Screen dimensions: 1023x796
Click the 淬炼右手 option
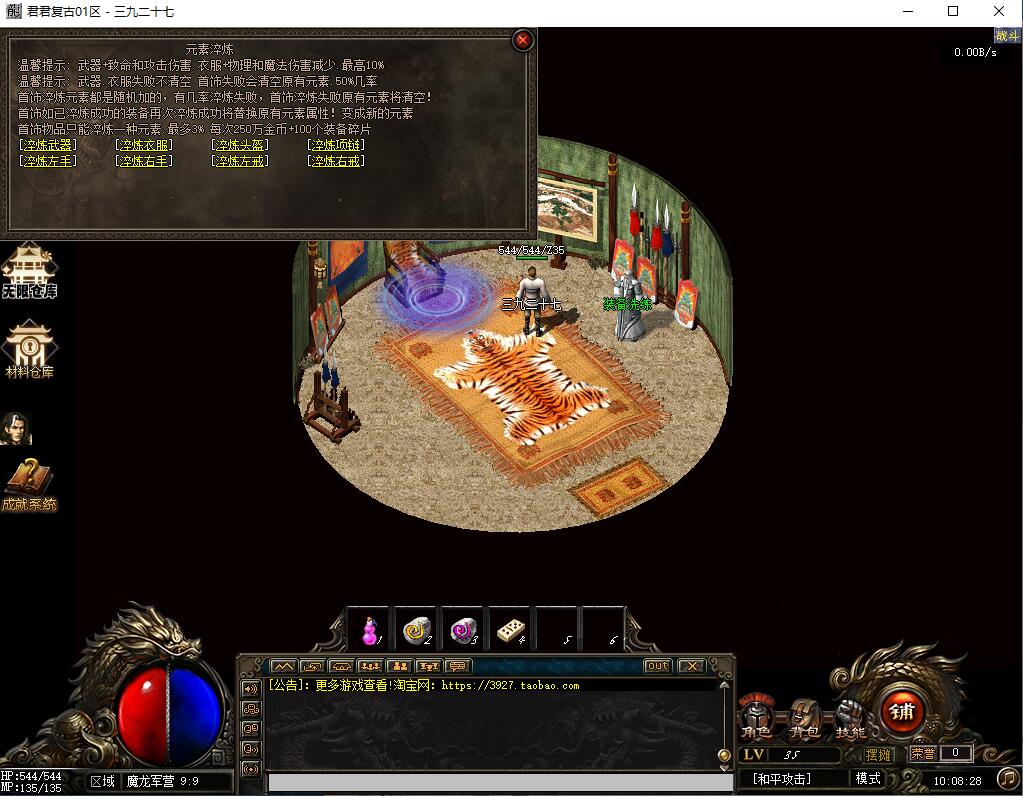pos(144,161)
